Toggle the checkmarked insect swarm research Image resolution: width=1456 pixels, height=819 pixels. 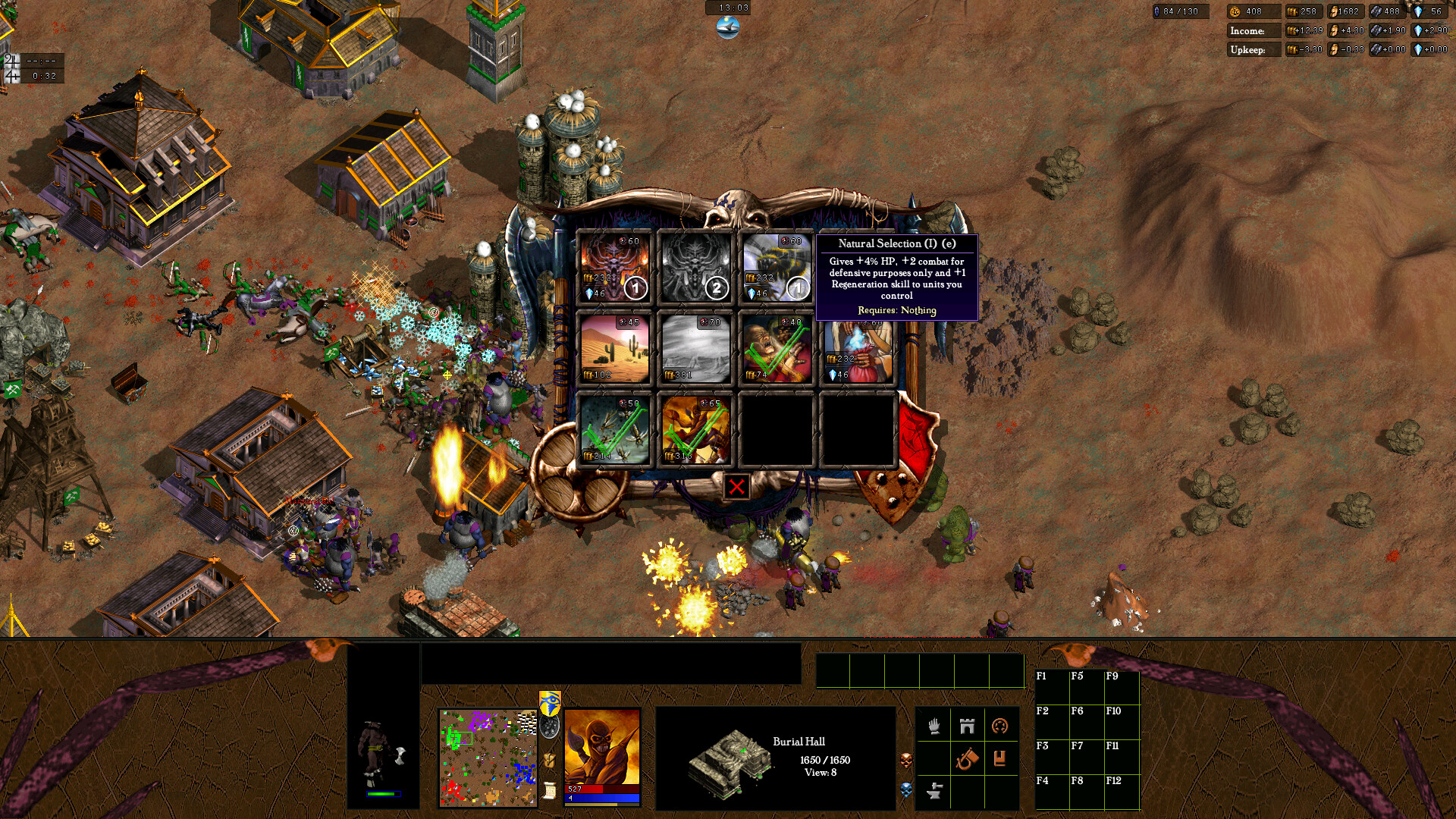(615, 427)
